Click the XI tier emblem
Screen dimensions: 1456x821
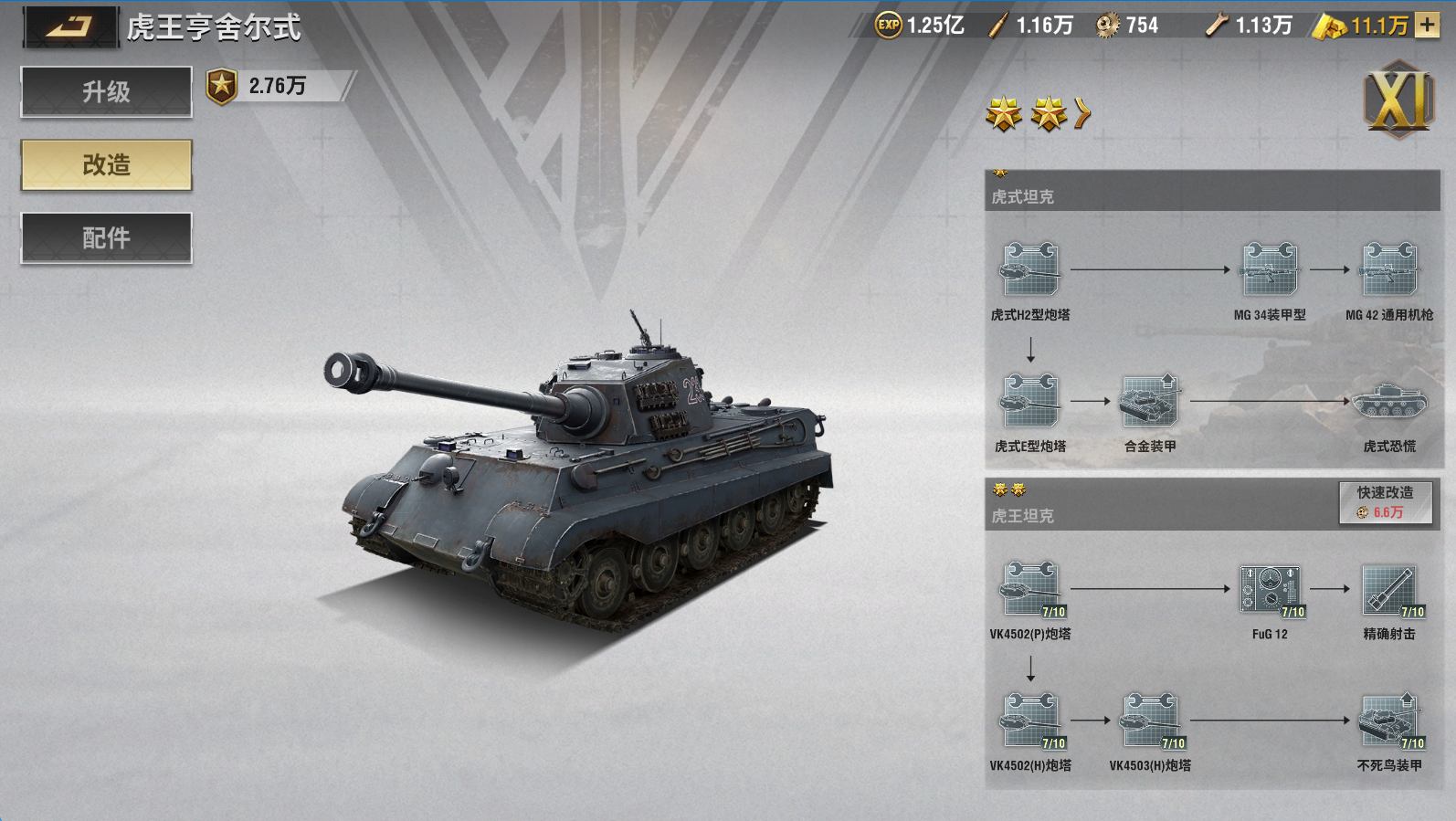point(1398,100)
